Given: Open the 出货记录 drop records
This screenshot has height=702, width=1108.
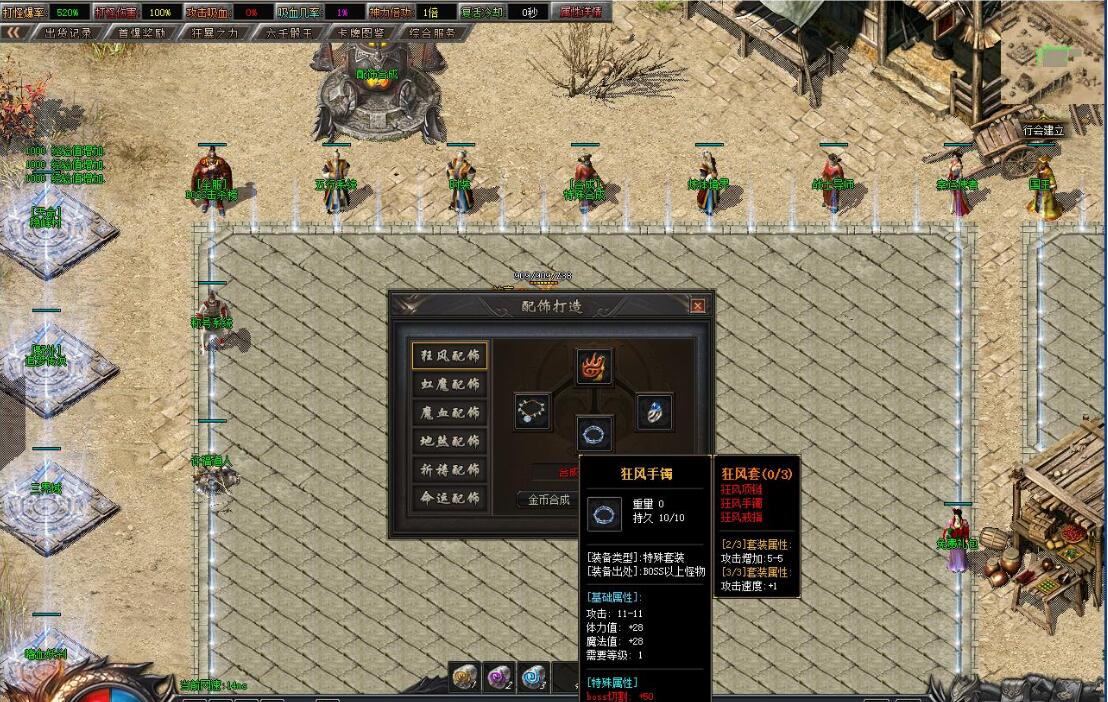Looking at the screenshot, I should [x=68, y=32].
